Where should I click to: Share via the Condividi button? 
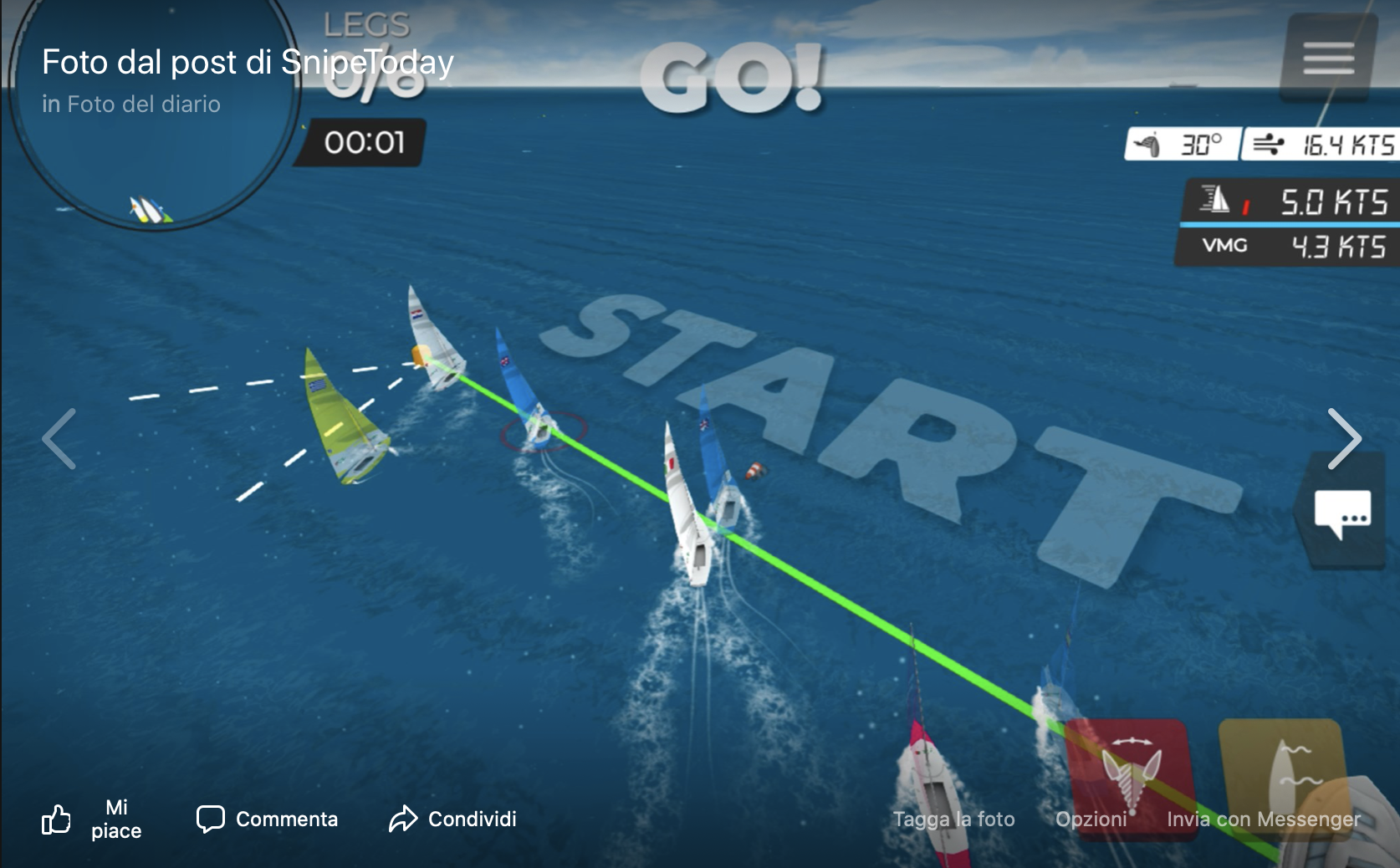(452, 819)
